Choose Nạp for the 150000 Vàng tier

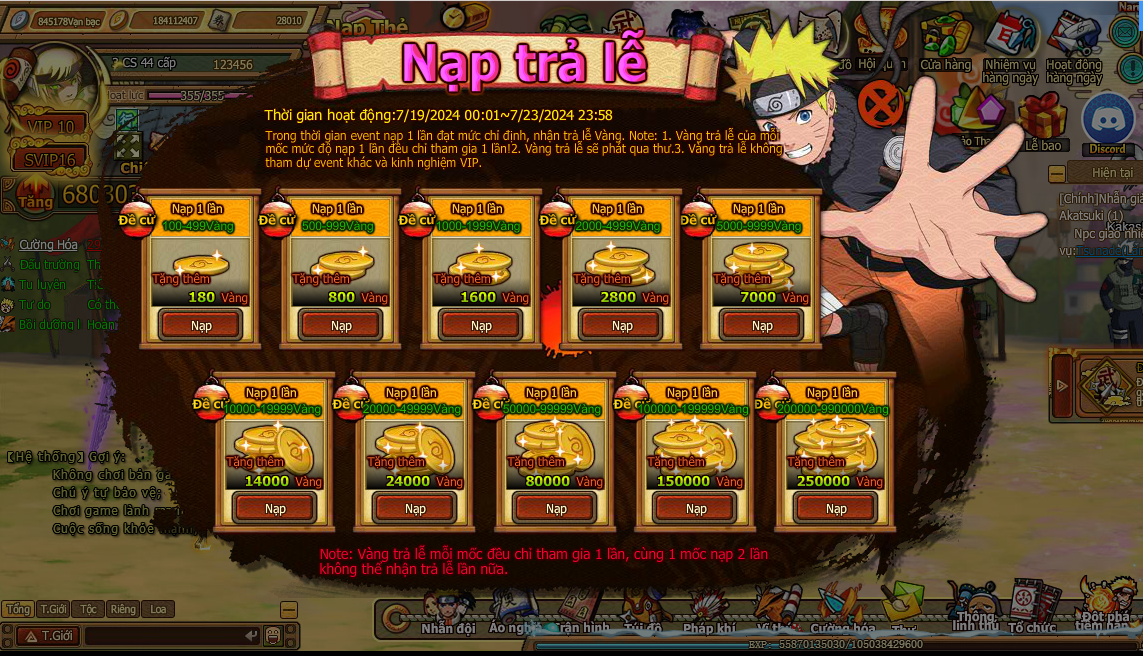696,508
